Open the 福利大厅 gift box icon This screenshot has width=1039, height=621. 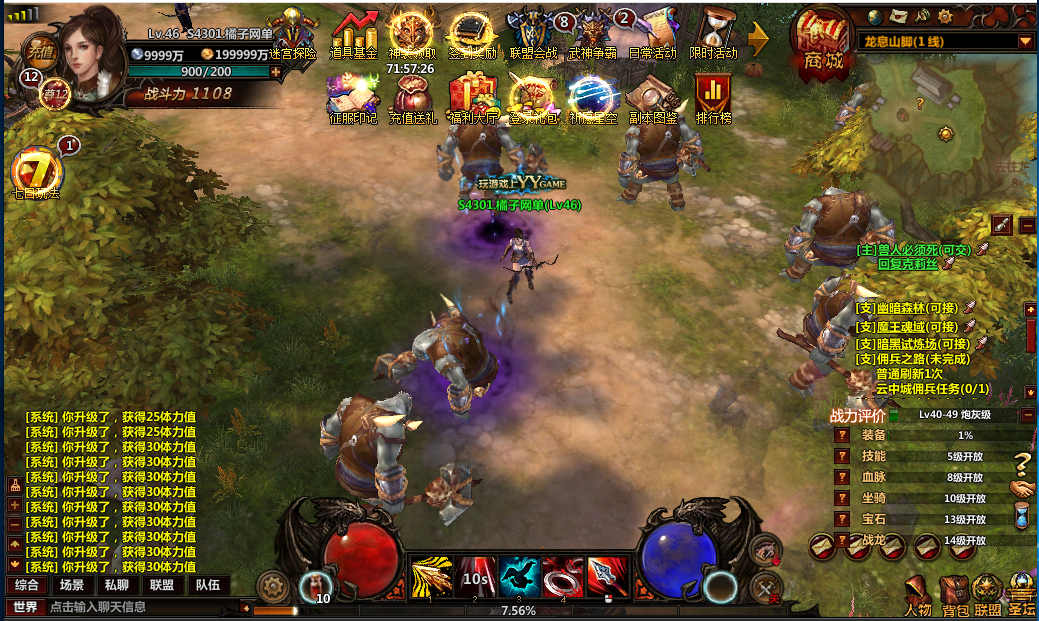(473, 99)
